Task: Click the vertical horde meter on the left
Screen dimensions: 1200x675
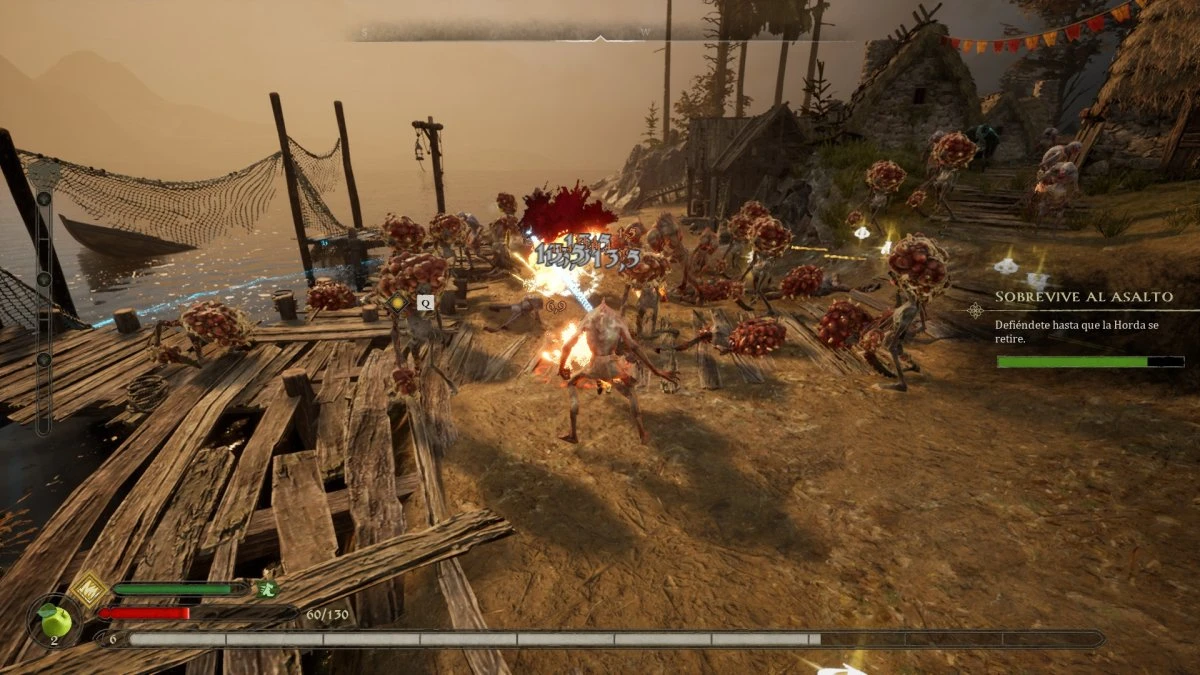Action: [x=43, y=300]
